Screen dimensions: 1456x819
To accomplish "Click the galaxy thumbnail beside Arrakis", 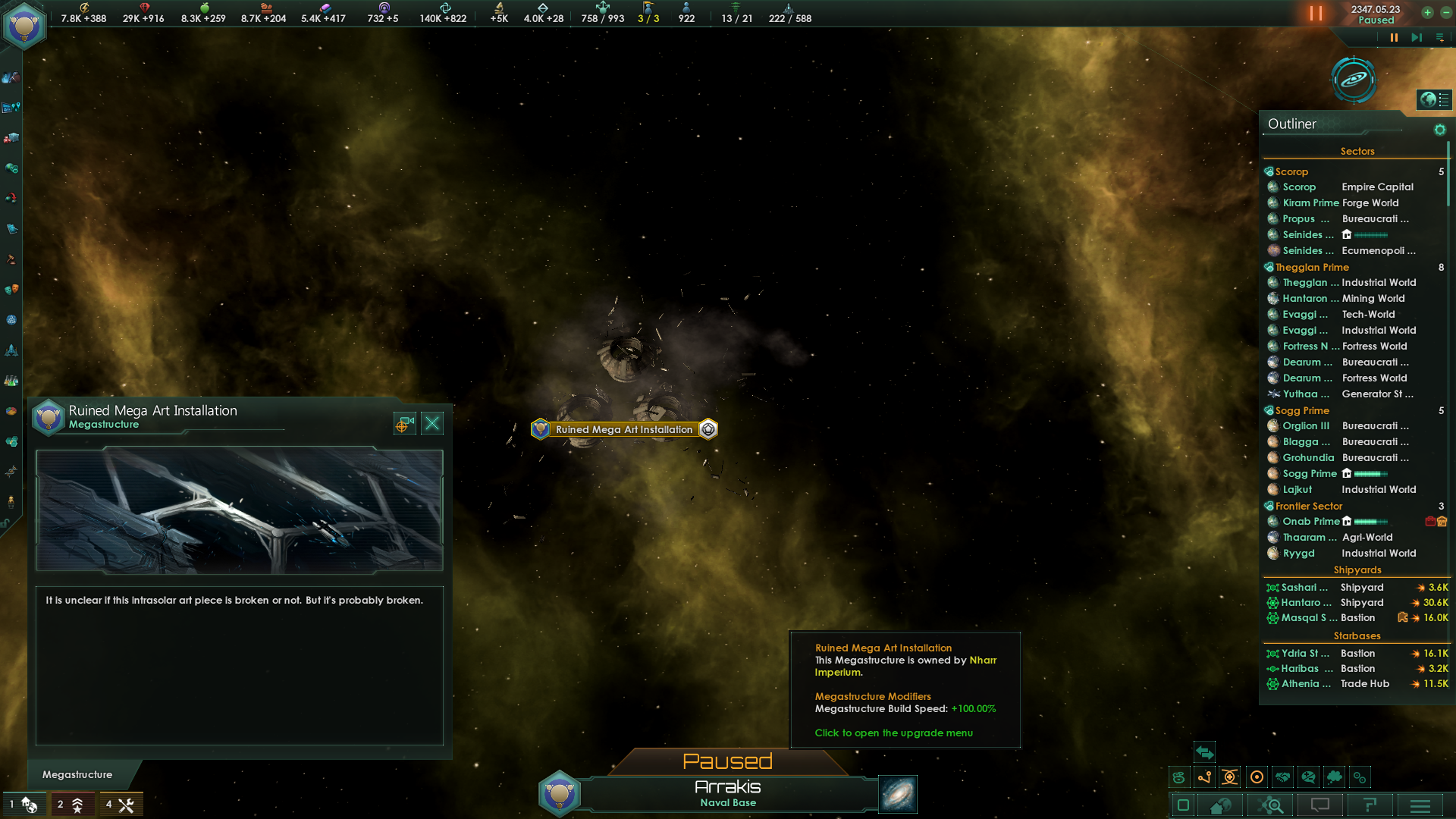I will point(898,794).
